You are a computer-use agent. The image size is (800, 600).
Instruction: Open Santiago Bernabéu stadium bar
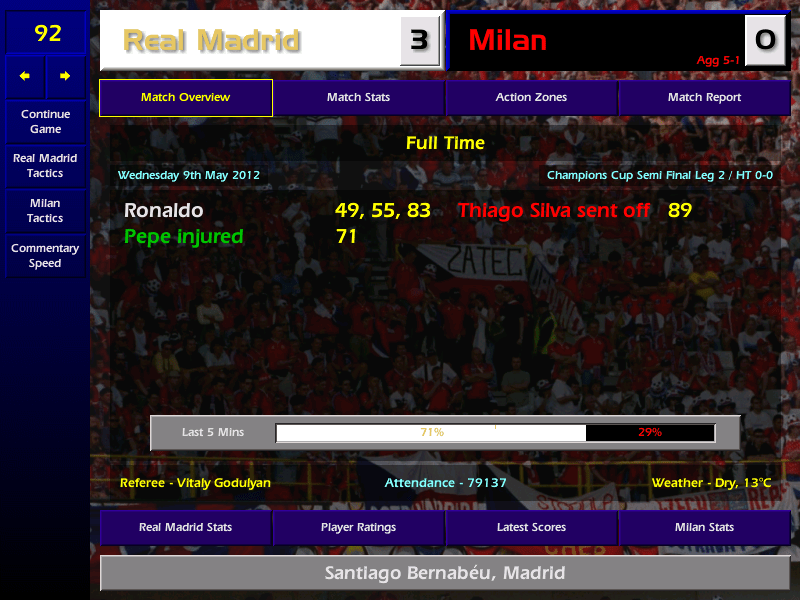point(445,574)
